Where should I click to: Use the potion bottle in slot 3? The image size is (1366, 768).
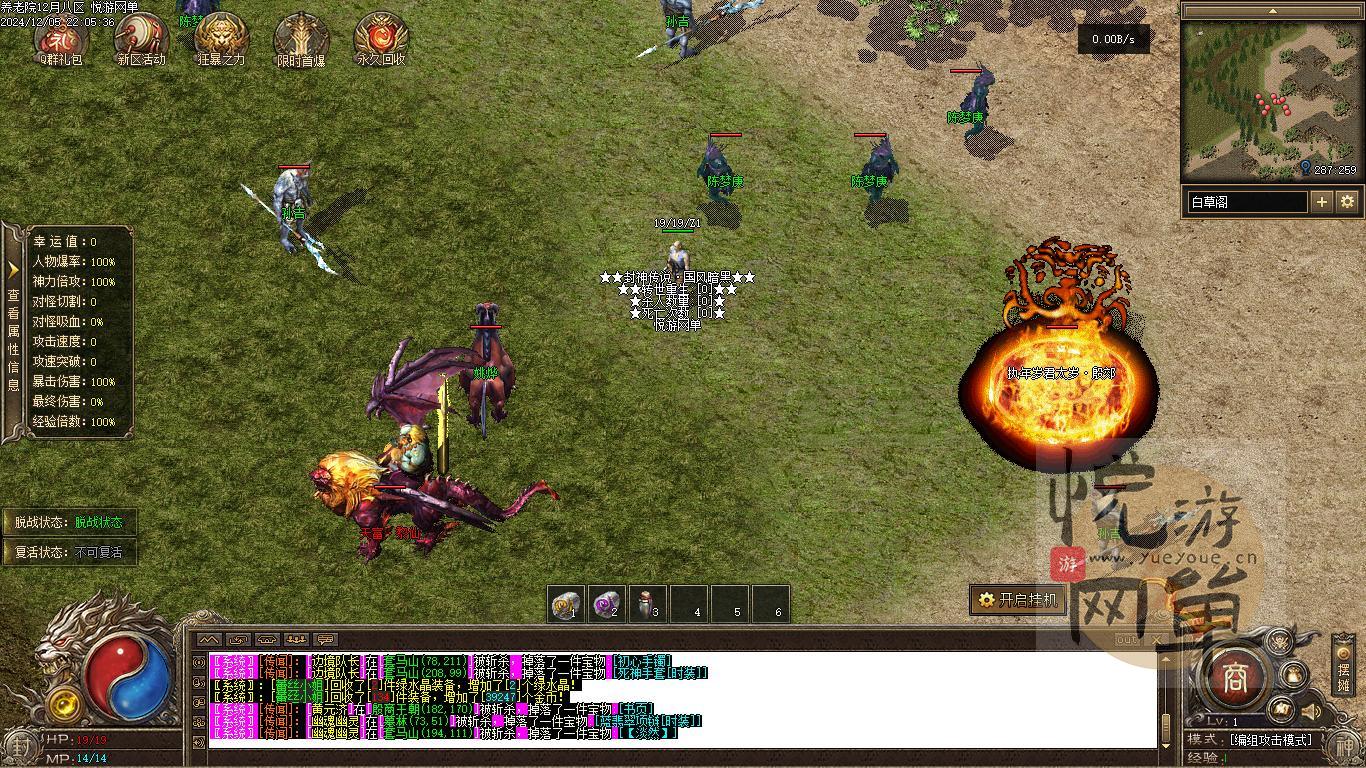(x=647, y=604)
